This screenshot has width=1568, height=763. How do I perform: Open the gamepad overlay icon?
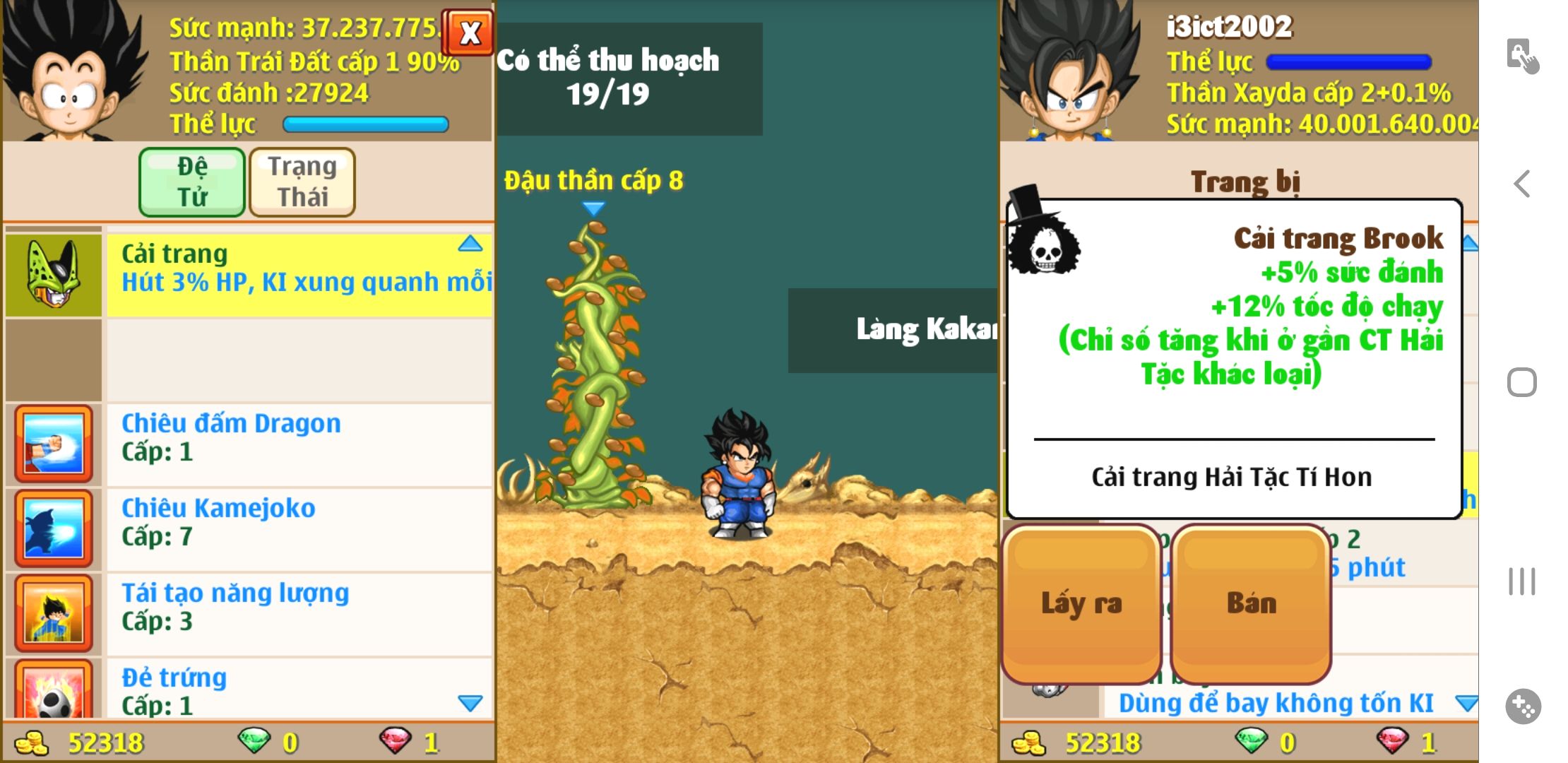[x=1523, y=706]
